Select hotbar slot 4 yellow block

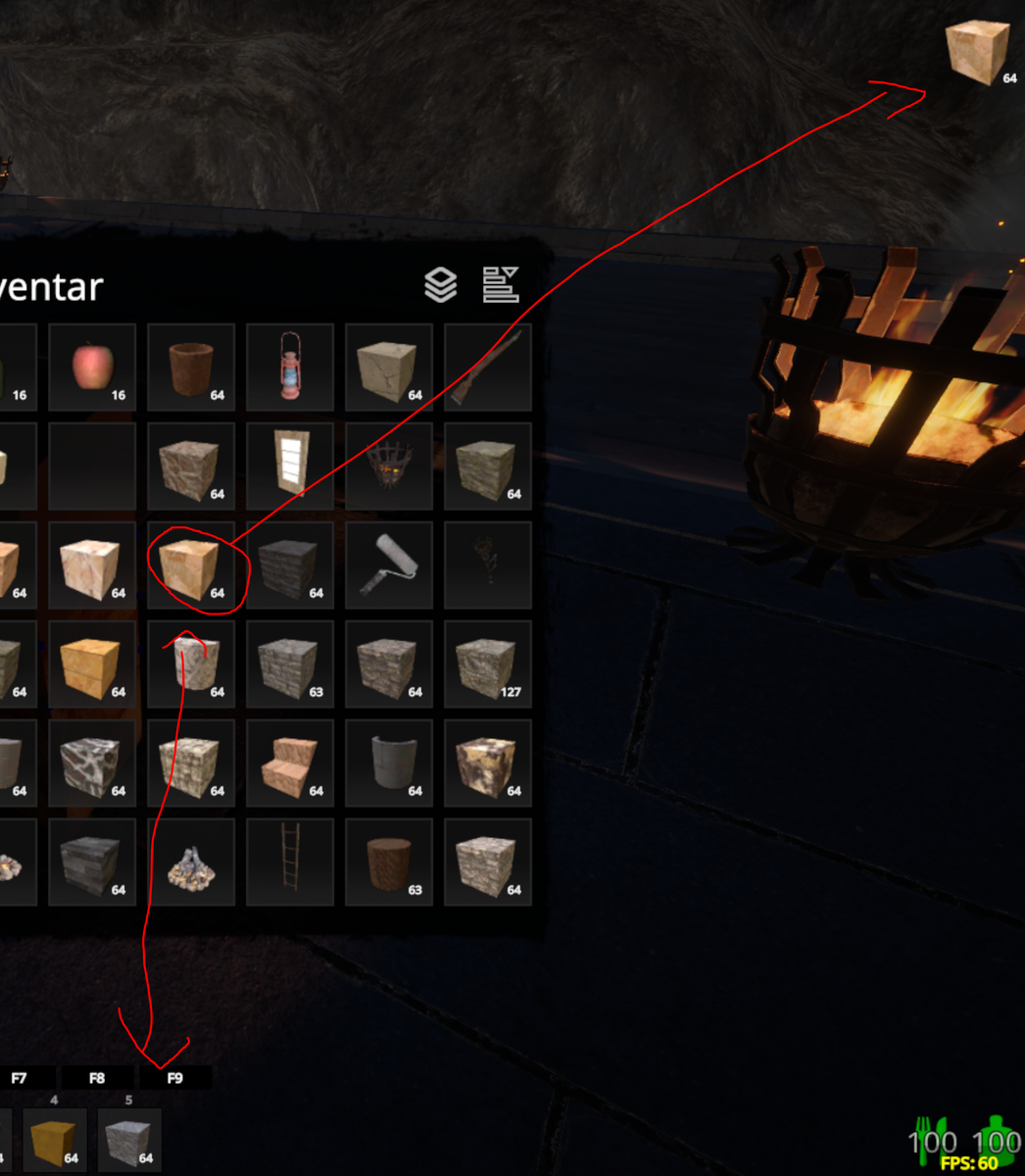click(x=54, y=1141)
